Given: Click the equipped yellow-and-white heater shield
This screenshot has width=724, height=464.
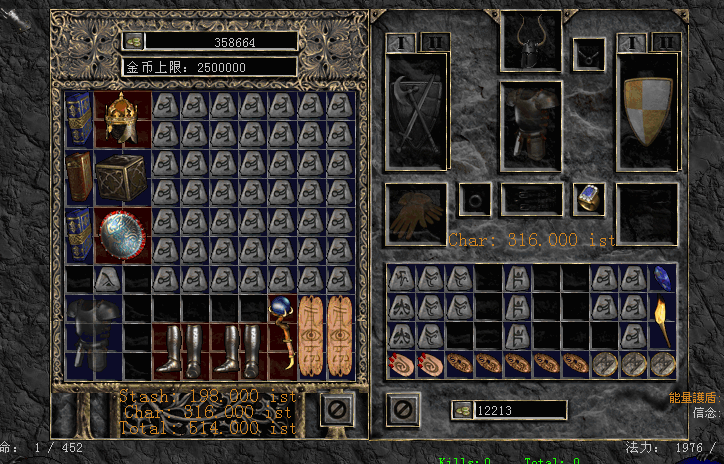Looking at the screenshot, I should coord(648,110).
